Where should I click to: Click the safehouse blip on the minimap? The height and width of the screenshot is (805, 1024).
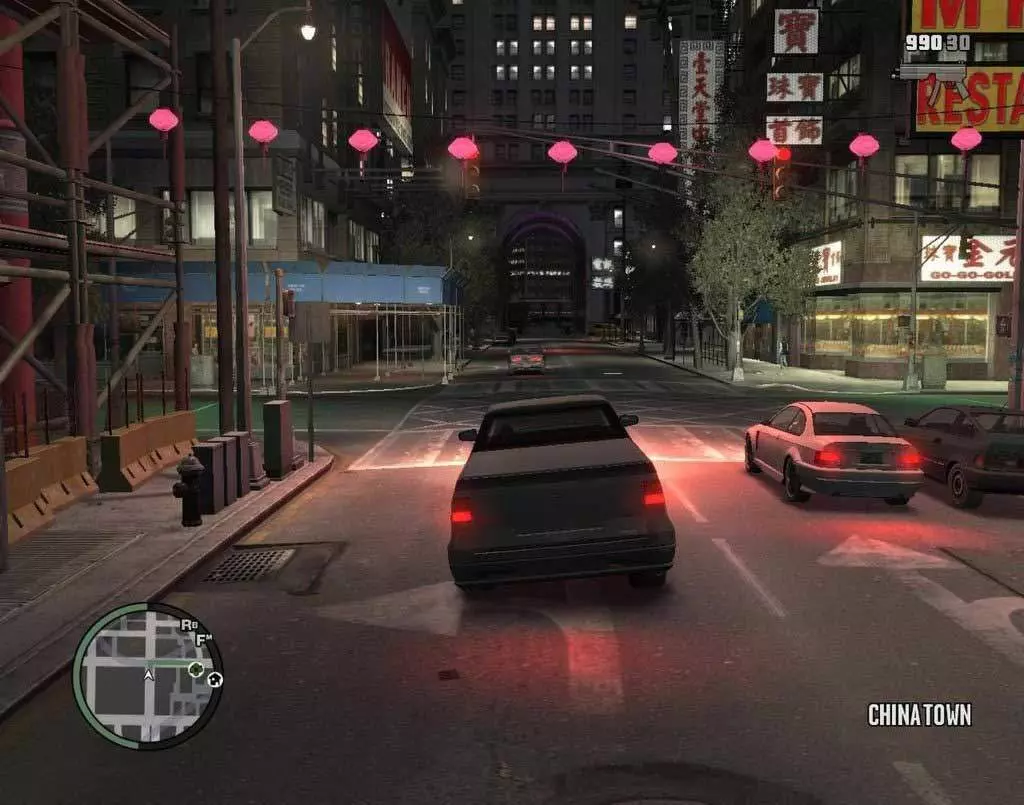214,679
